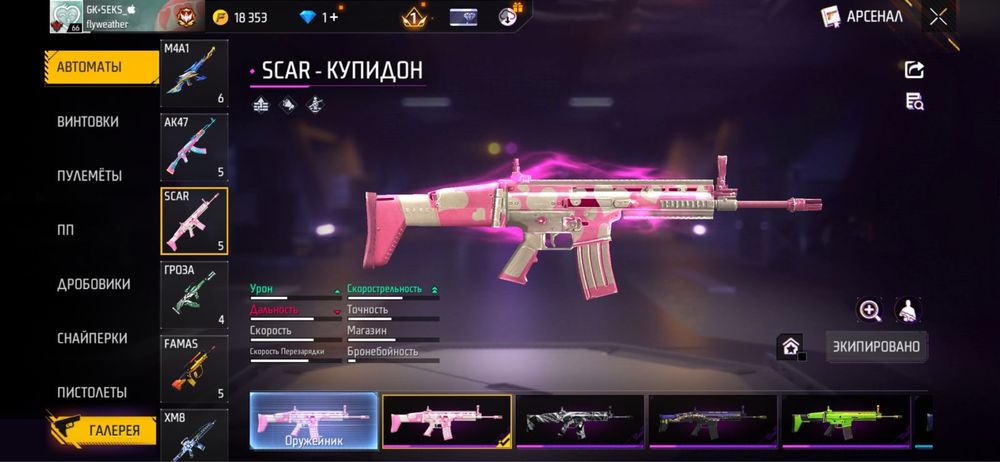Select the M4A1 weapon tile
The height and width of the screenshot is (462, 1000).
(194, 74)
